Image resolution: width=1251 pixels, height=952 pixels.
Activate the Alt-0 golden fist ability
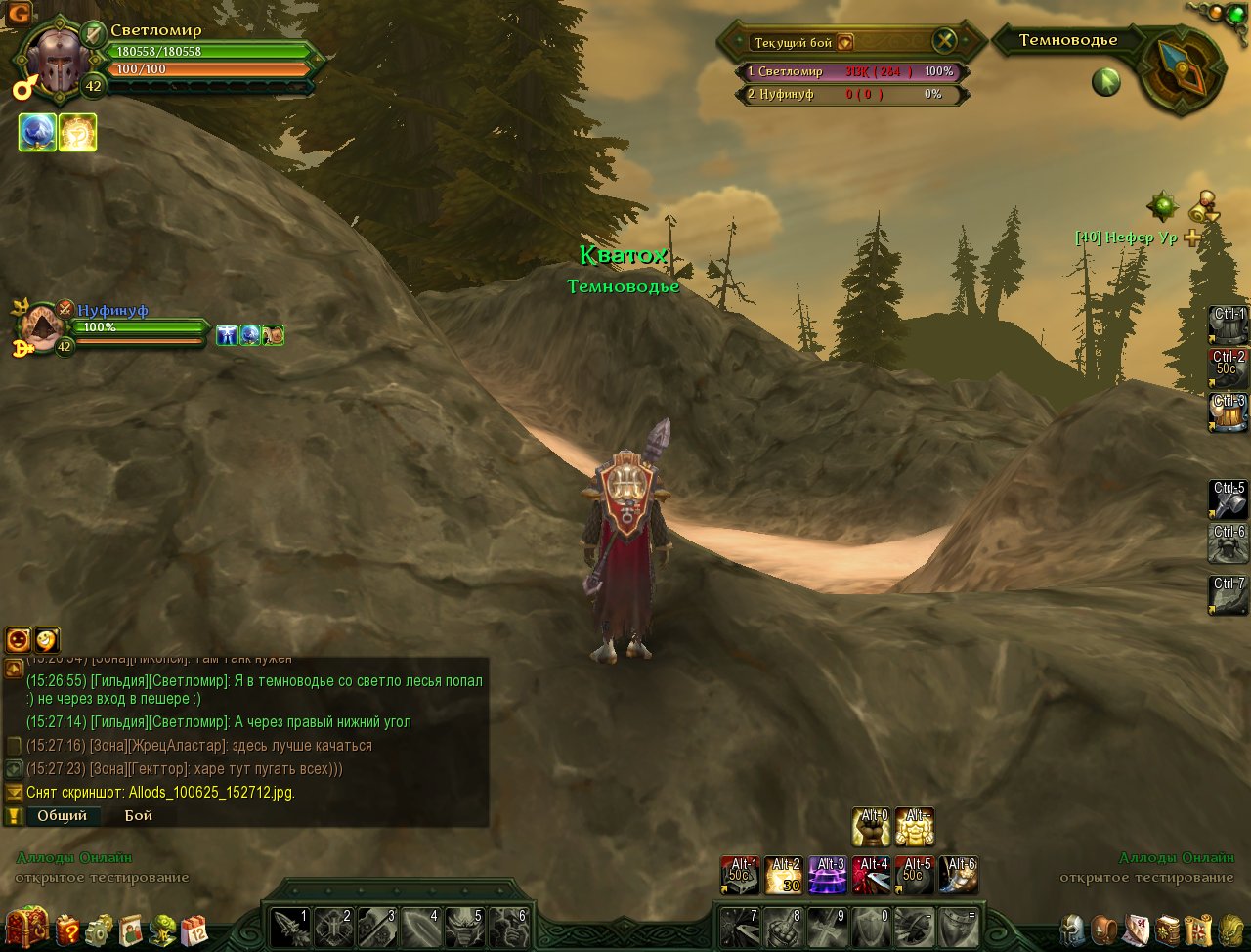871,827
